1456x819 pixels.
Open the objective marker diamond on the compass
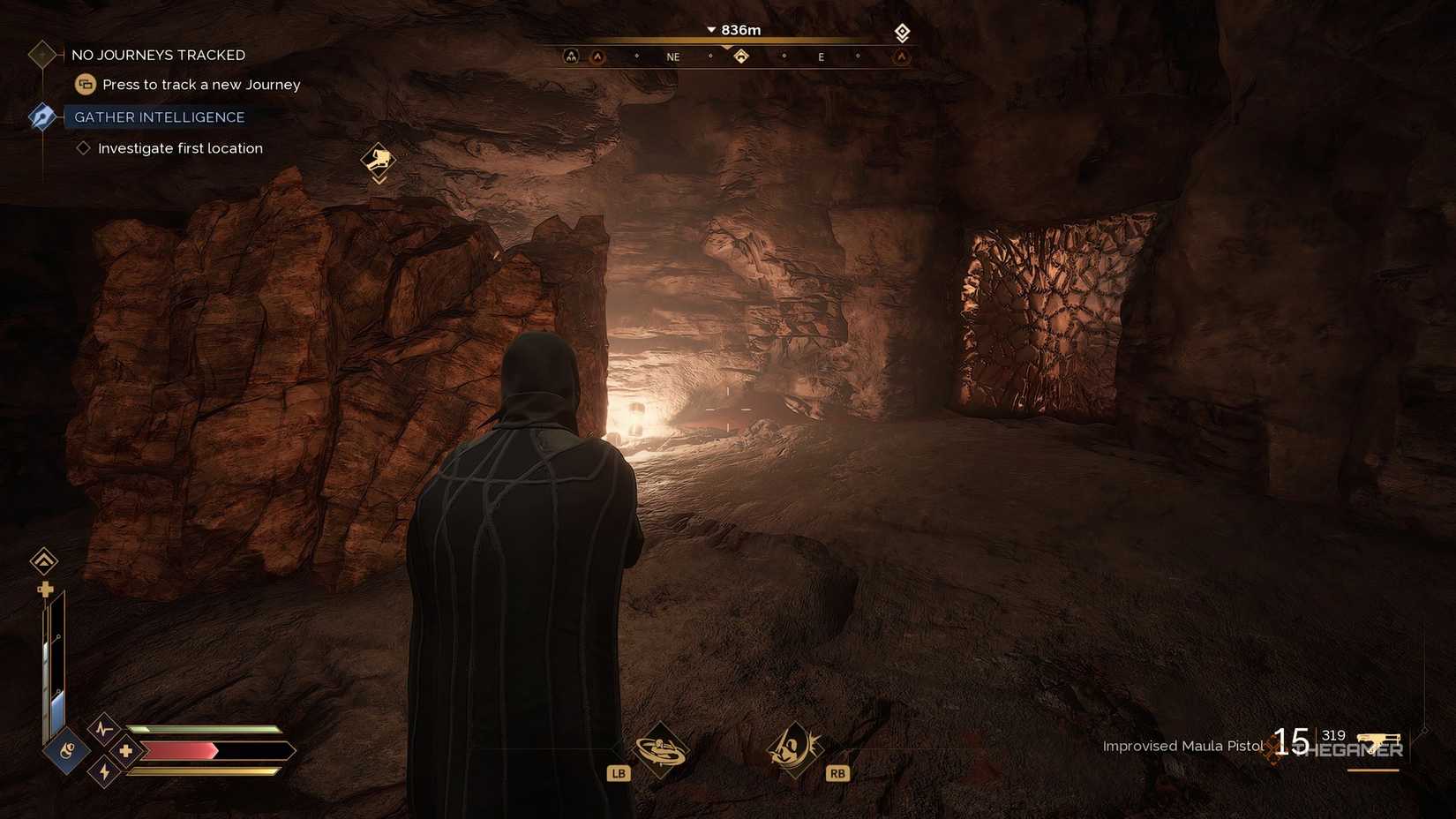[x=741, y=56]
